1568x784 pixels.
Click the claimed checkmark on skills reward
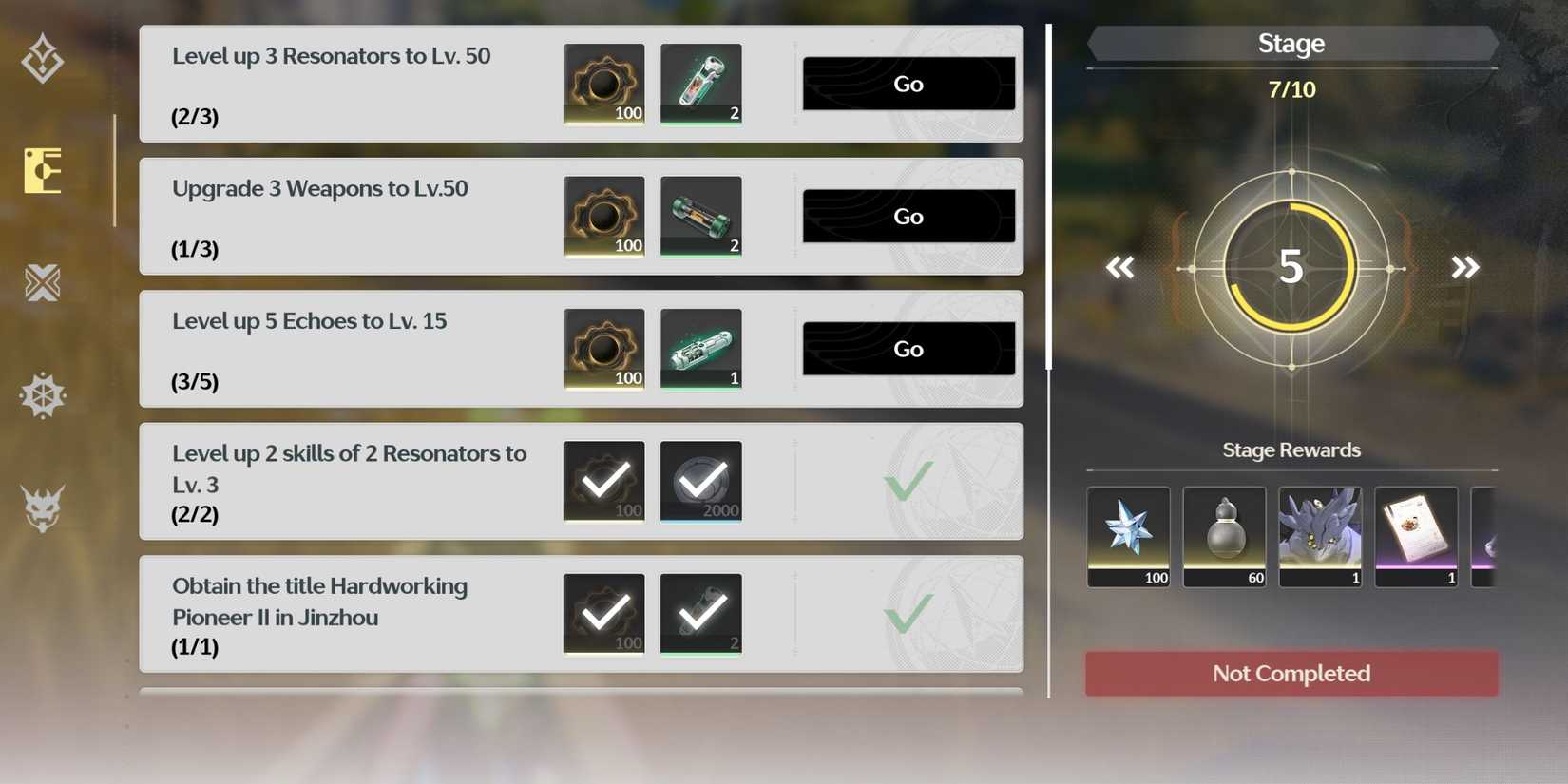tap(603, 481)
